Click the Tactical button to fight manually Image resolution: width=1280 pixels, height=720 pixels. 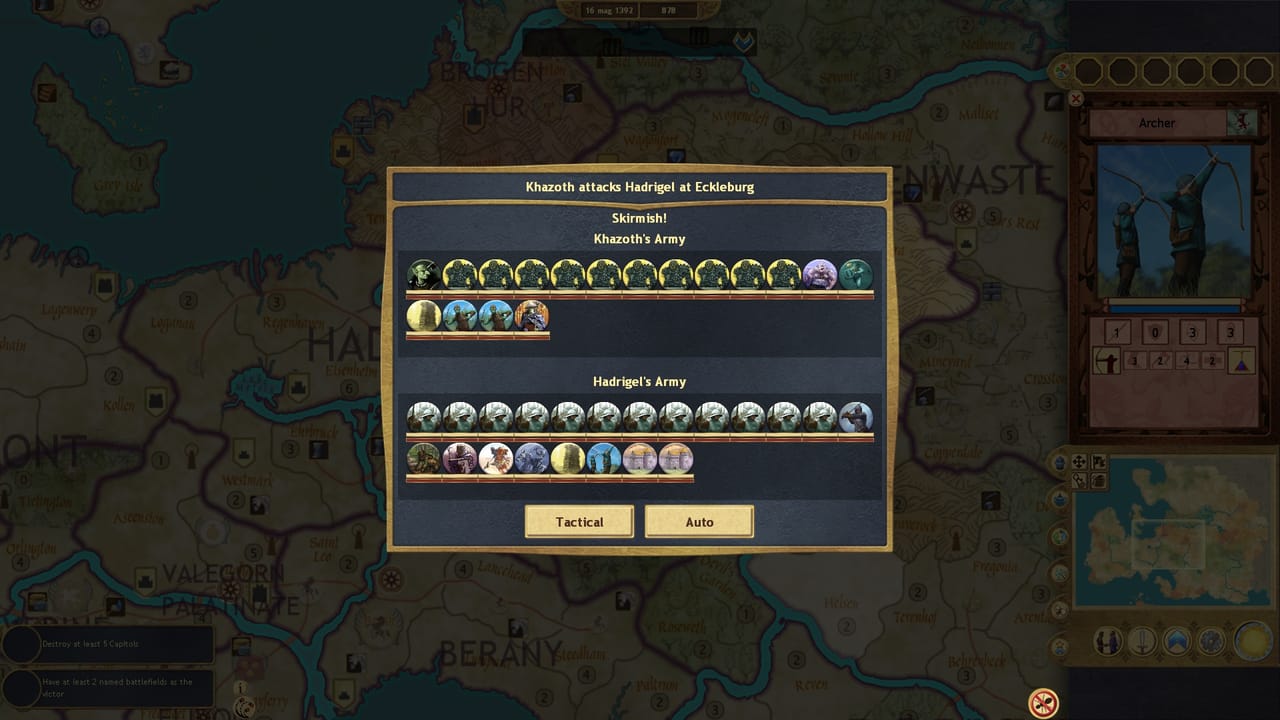(579, 521)
